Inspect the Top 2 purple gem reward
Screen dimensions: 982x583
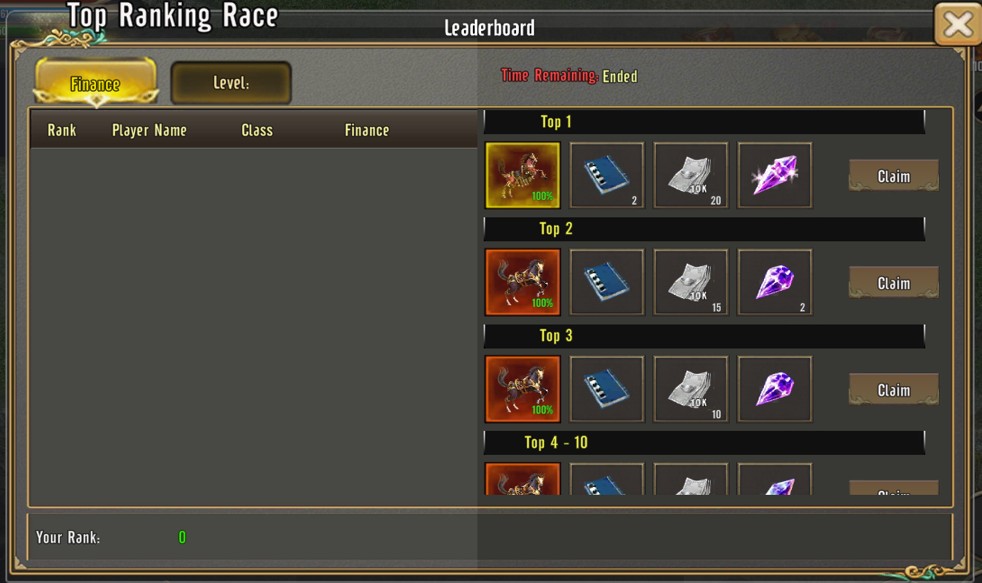pyautogui.click(x=775, y=283)
